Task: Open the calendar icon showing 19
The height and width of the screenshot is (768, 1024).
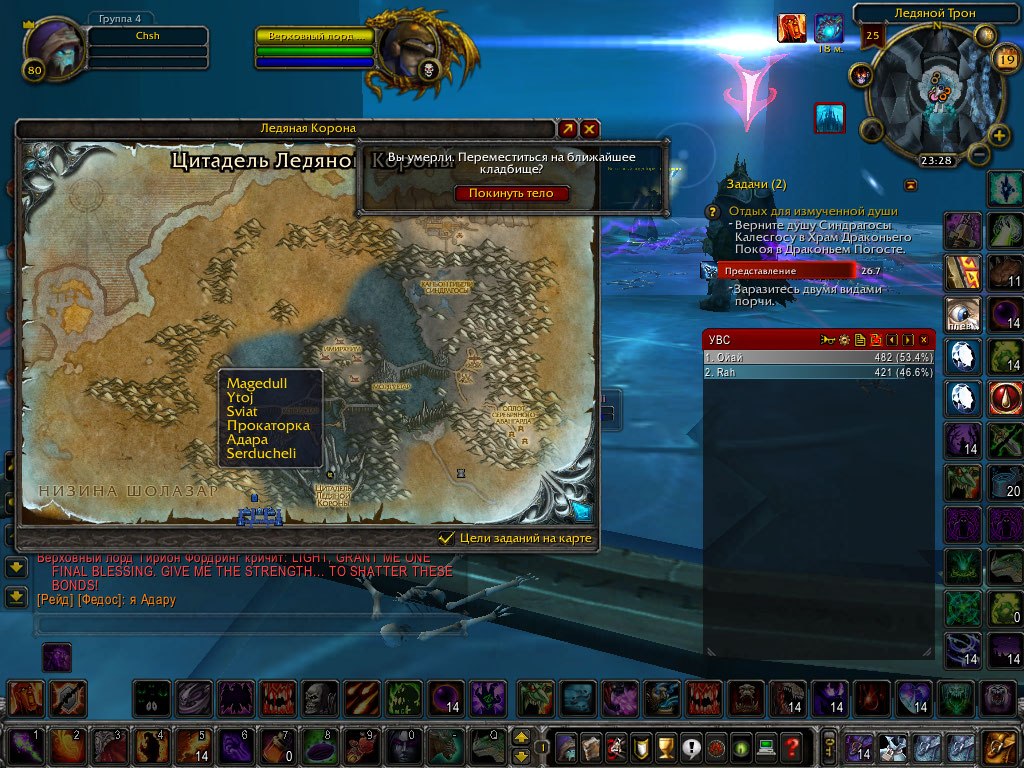Action: (1006, 60)
